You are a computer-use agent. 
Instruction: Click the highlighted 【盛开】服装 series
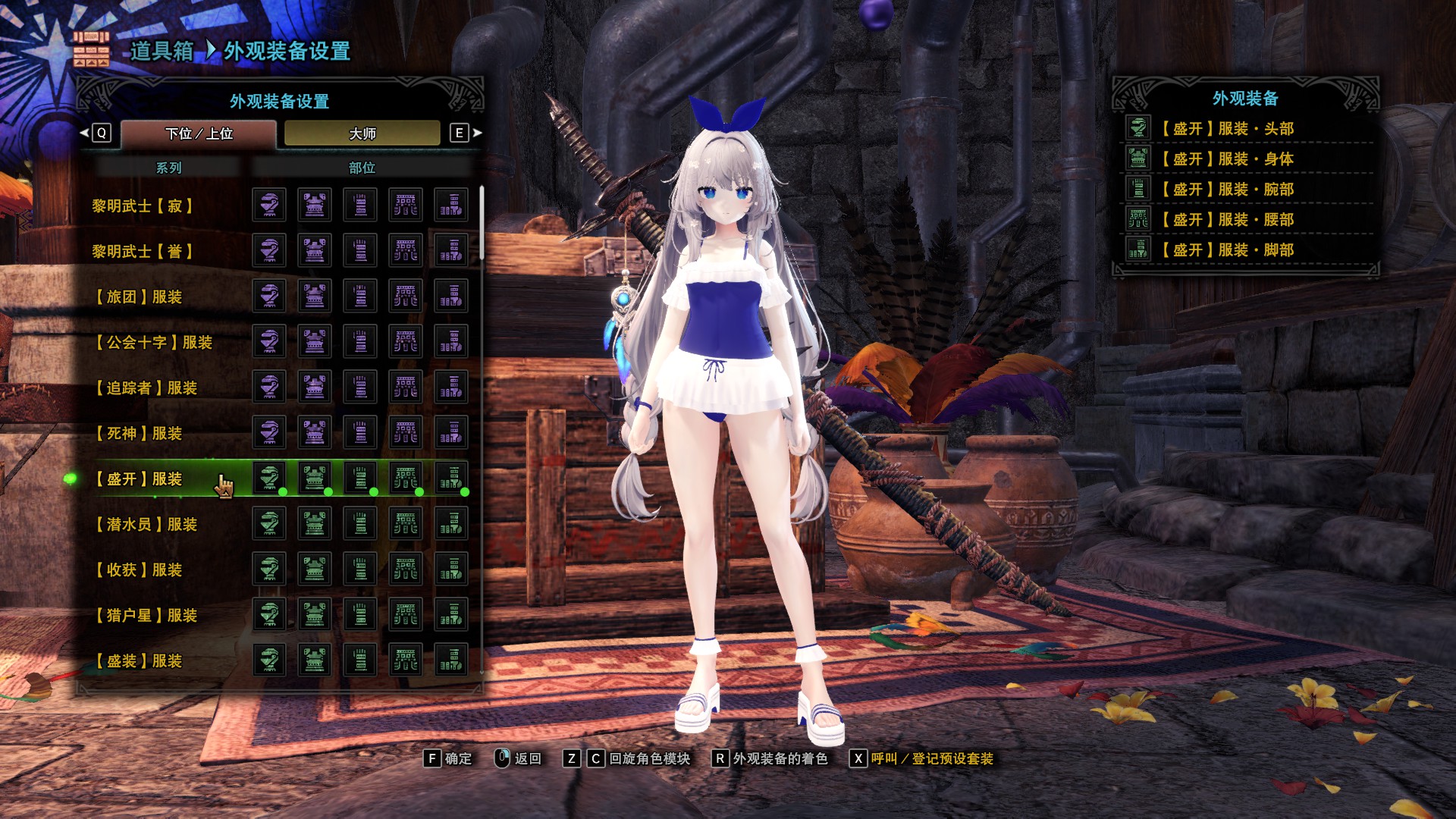click(x=140, y=479)
